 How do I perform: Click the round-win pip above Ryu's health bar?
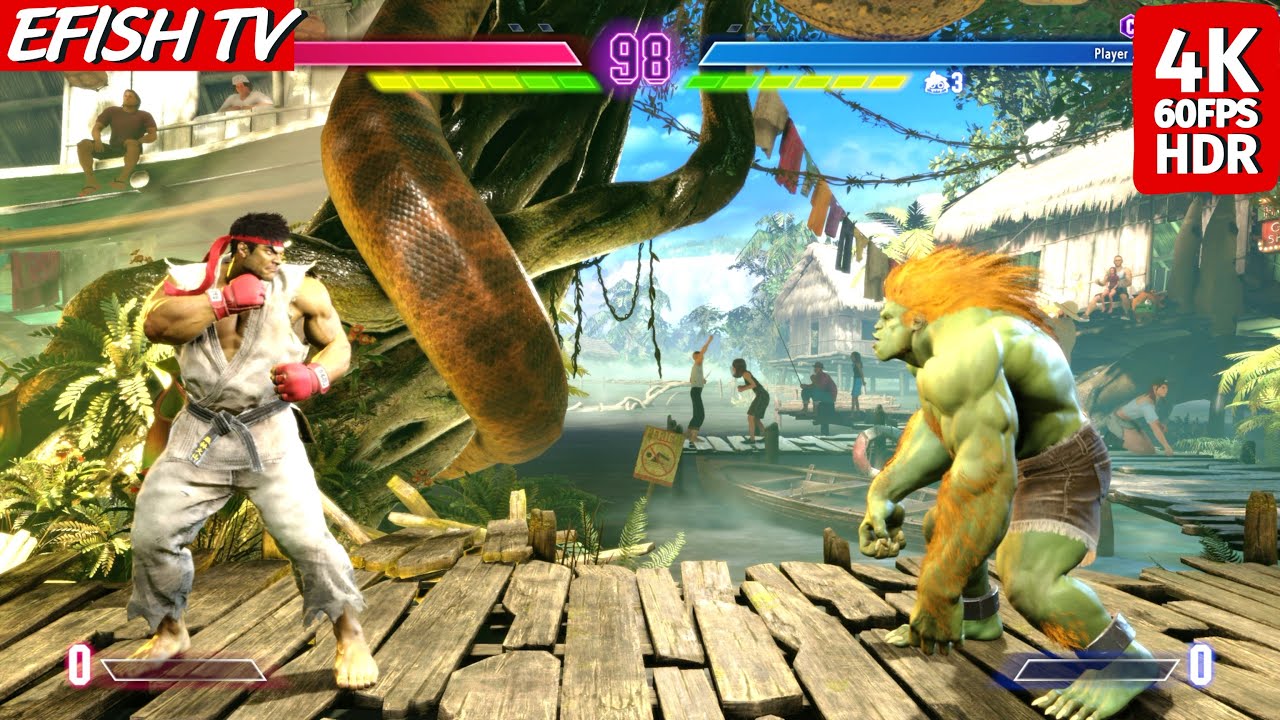click(x=518, y=27)
